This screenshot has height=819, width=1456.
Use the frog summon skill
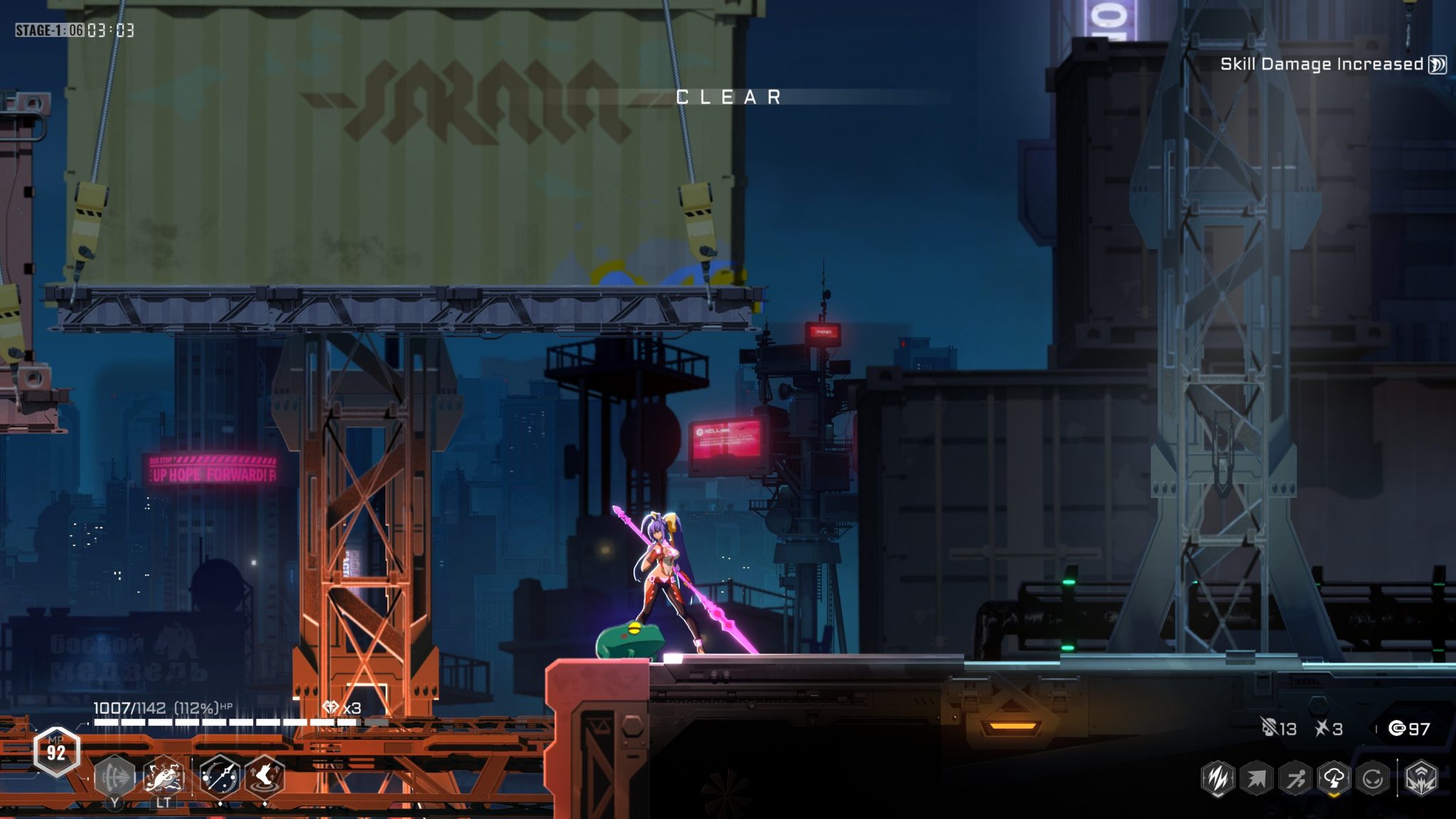[164, 776]
